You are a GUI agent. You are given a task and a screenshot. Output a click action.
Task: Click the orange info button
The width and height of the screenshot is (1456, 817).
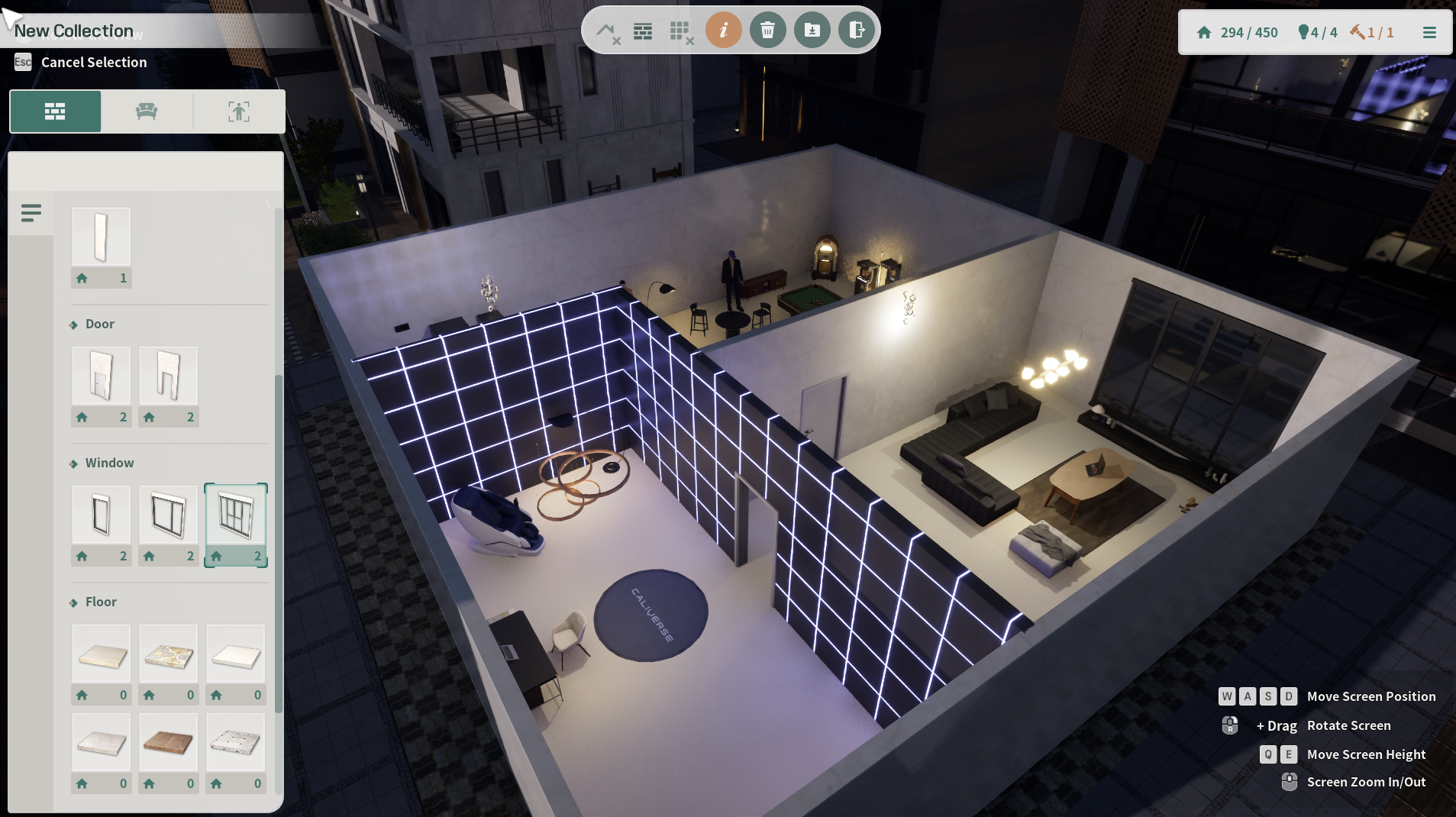pos(723,31)
